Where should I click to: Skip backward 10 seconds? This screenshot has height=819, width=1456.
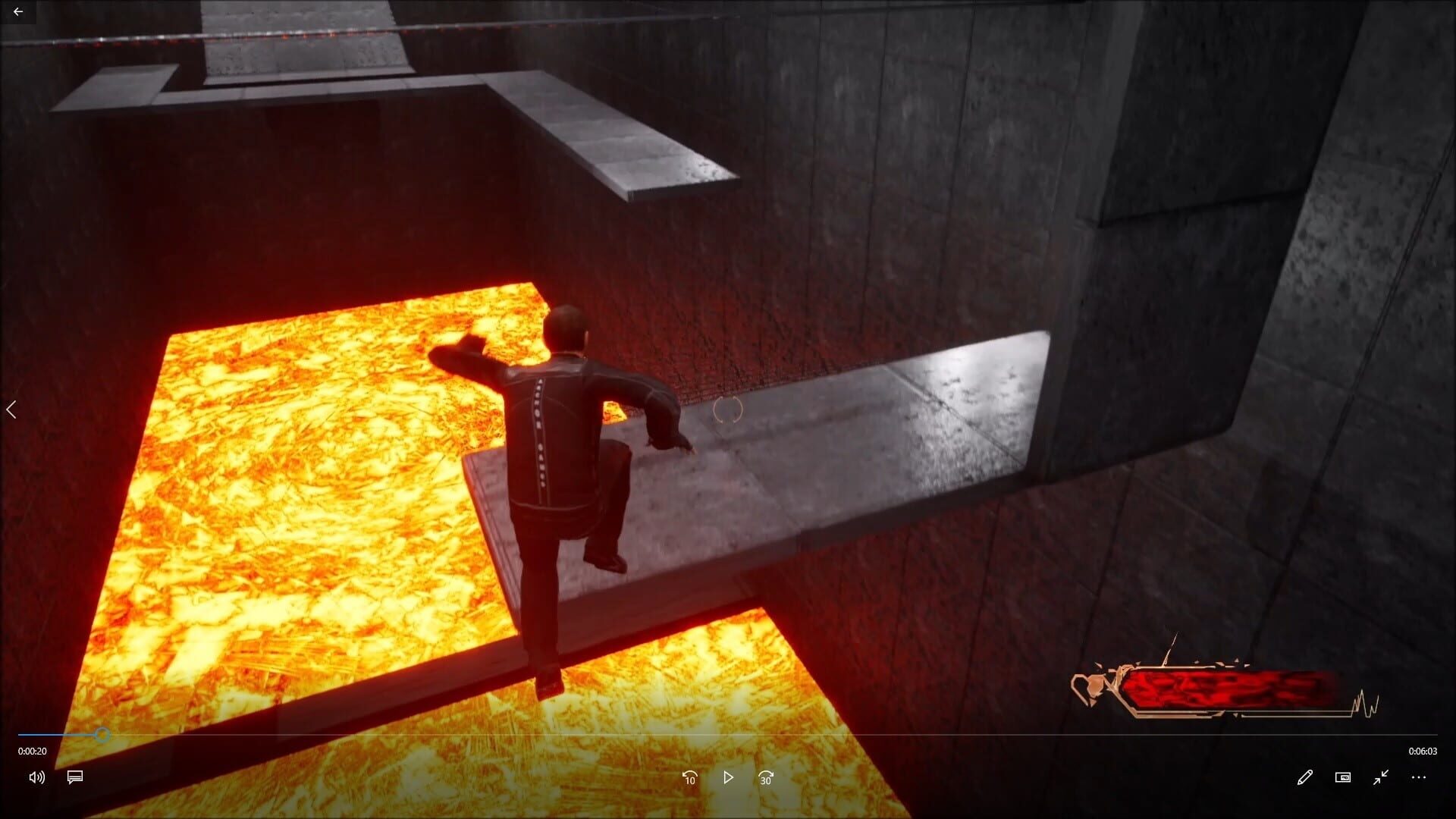point(689,777)
